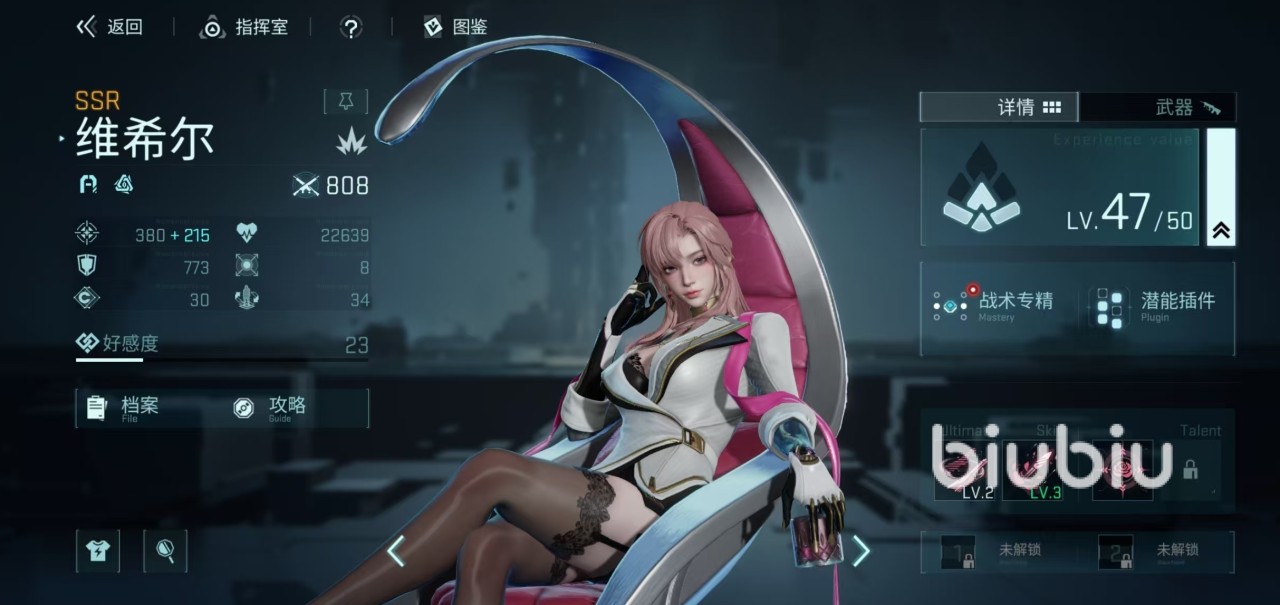Go back using the 返回 button
The height and width of the screenshot is (605, 1280).
click(110, 27)
